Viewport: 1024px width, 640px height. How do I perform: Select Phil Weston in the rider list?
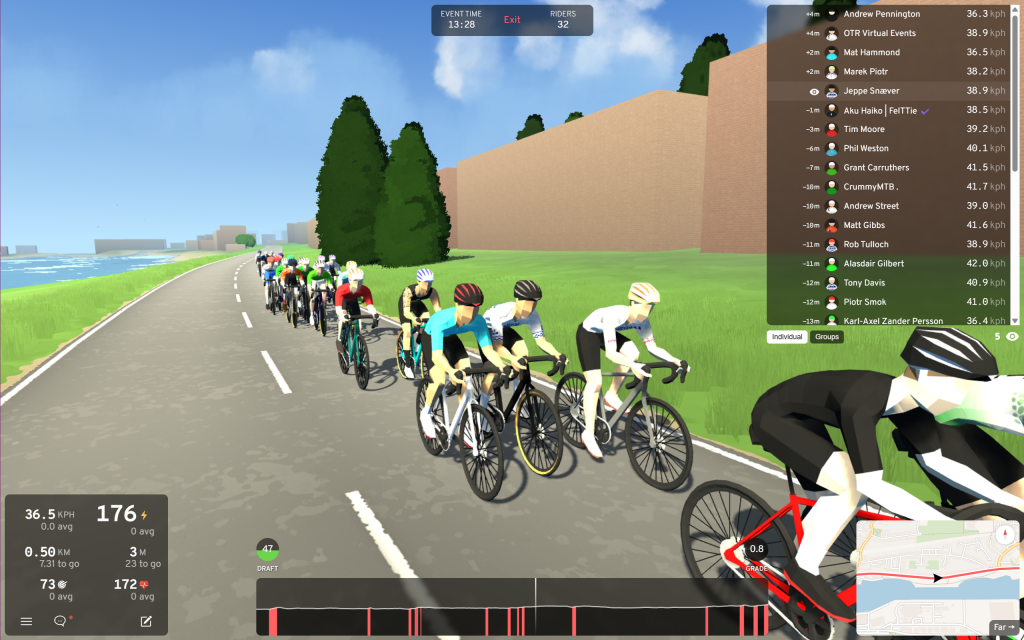click(x=866, y=148)
